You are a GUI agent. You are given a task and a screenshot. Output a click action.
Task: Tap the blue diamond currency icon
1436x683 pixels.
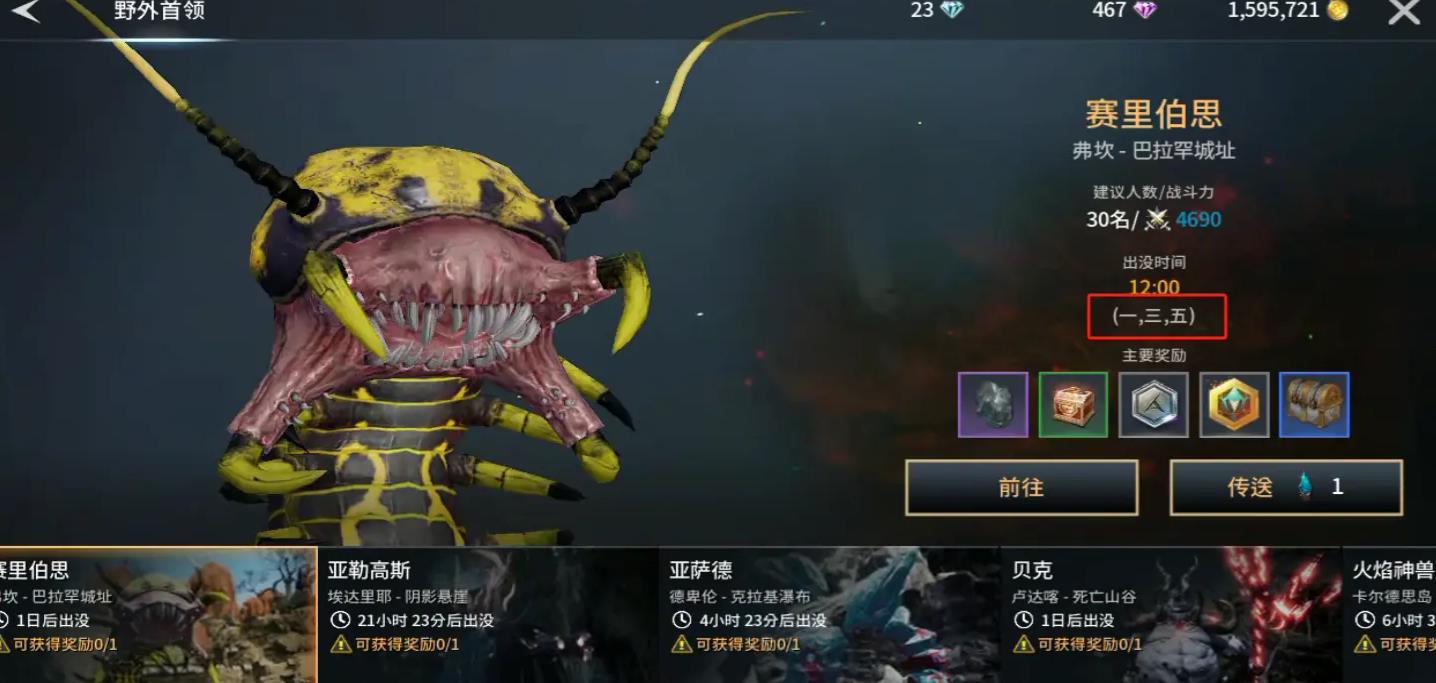(952, 11)
